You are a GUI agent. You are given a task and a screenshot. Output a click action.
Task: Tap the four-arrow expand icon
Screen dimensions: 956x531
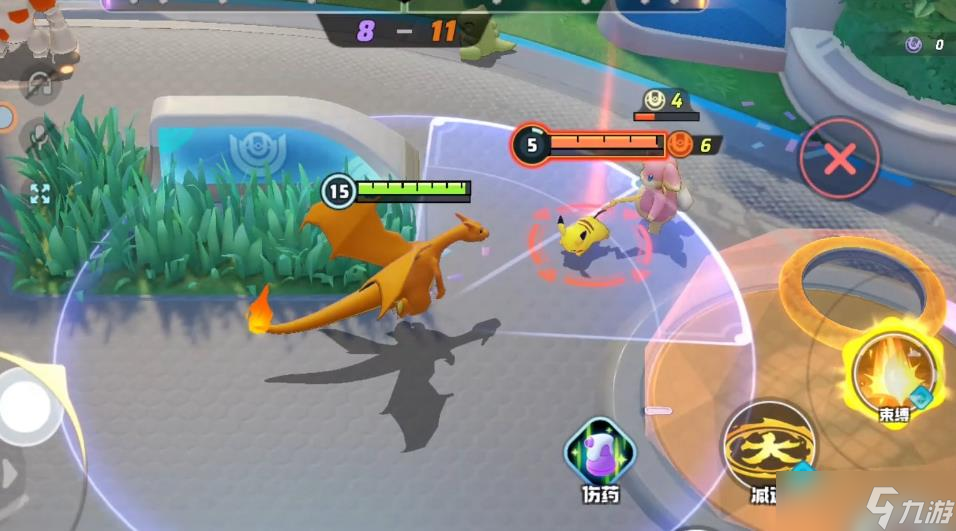point(40,193)
